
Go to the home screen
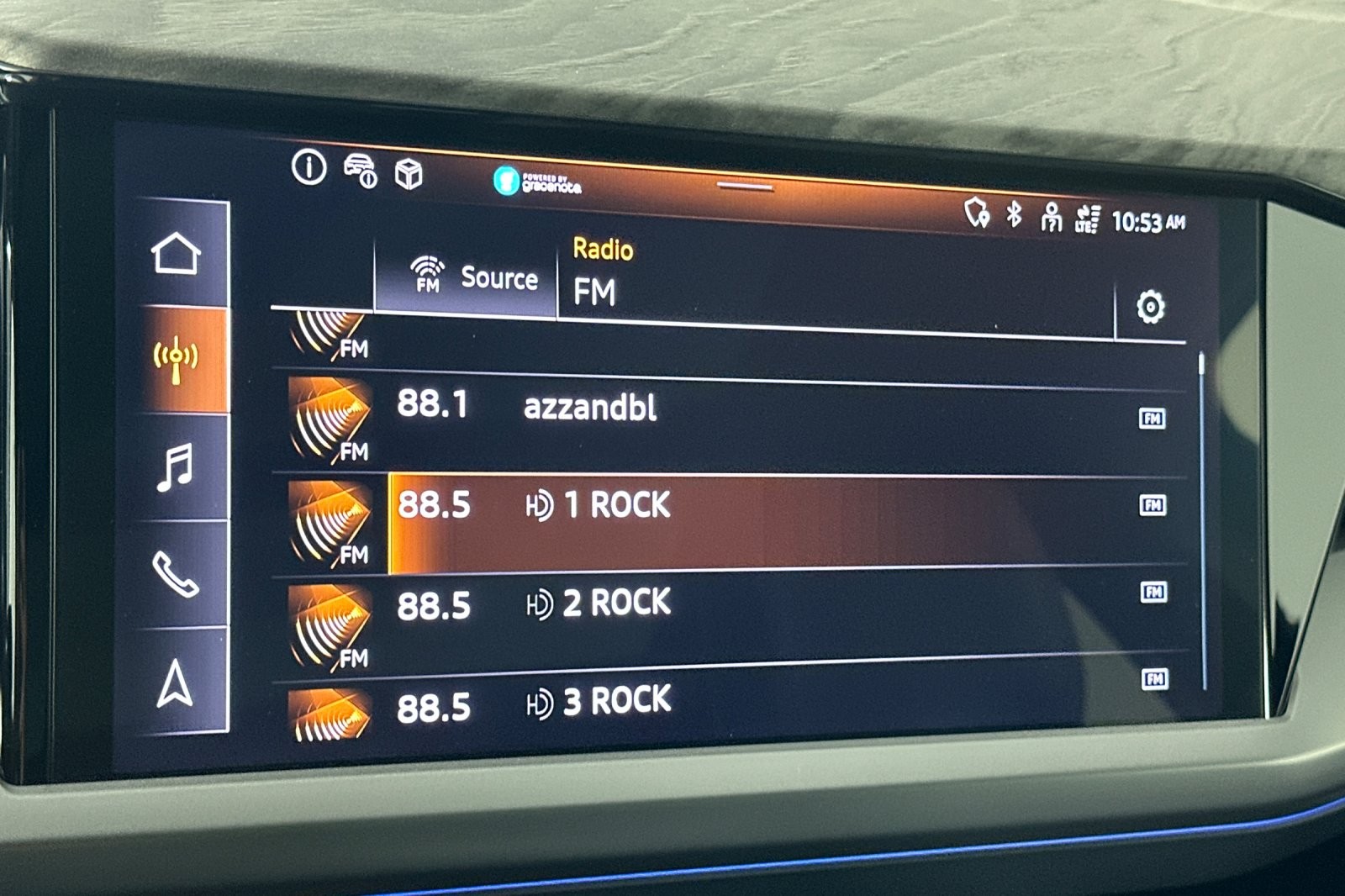pos(177,253)
